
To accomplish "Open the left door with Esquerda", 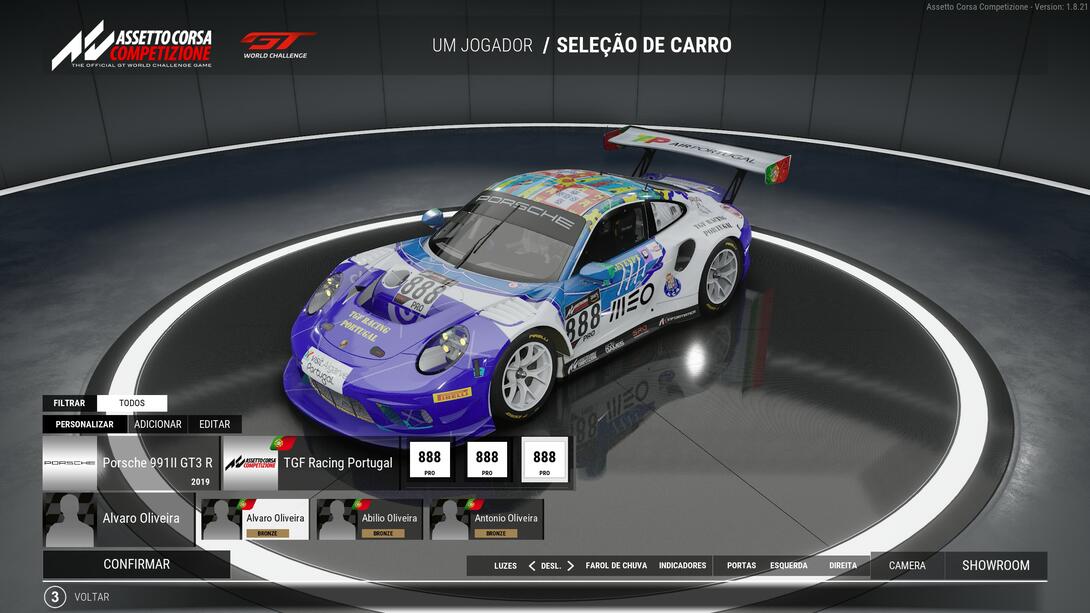I will click(x=788, y=566).
